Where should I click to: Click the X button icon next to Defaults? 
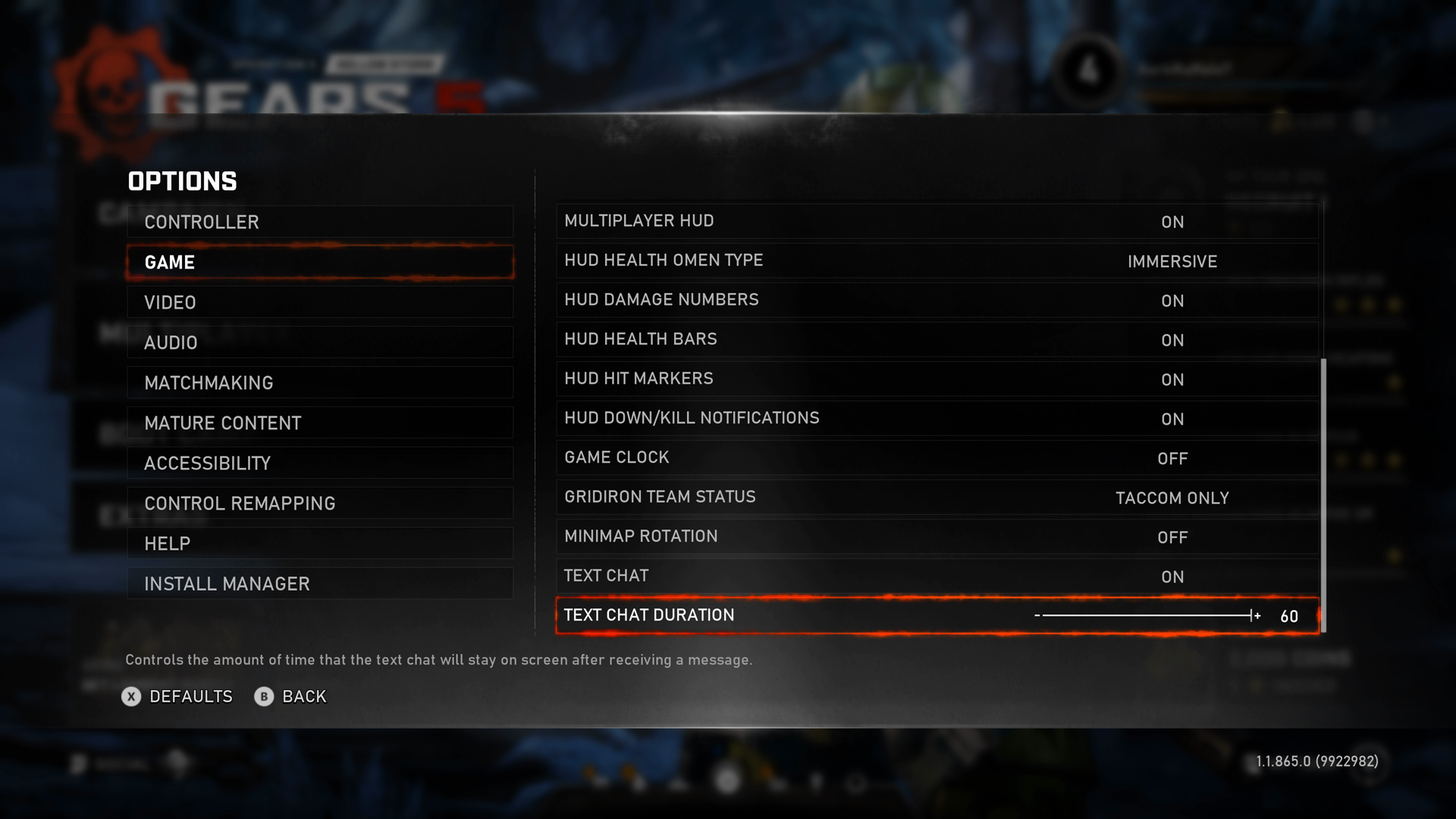[x=130, y=697]
